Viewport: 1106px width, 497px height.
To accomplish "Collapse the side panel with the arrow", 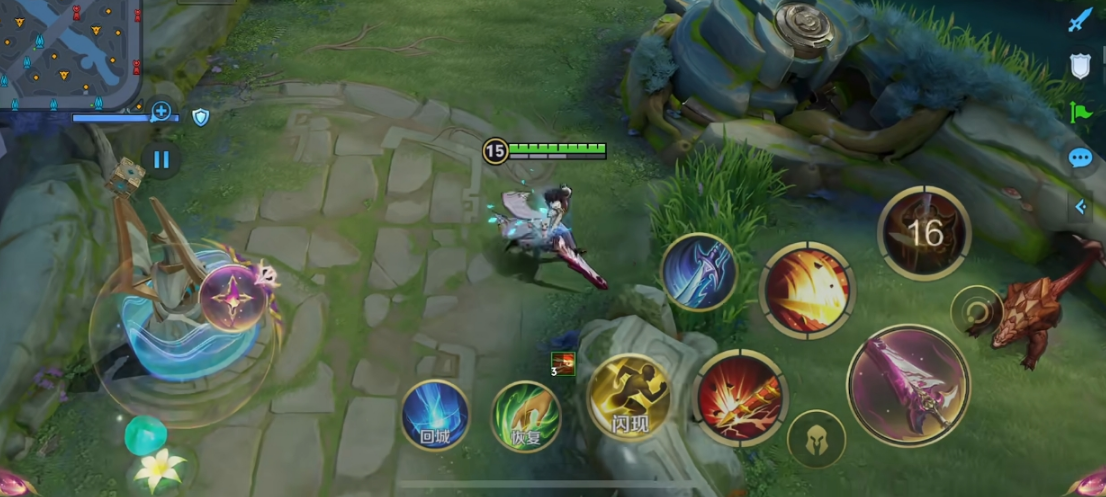I will 1080,206.
